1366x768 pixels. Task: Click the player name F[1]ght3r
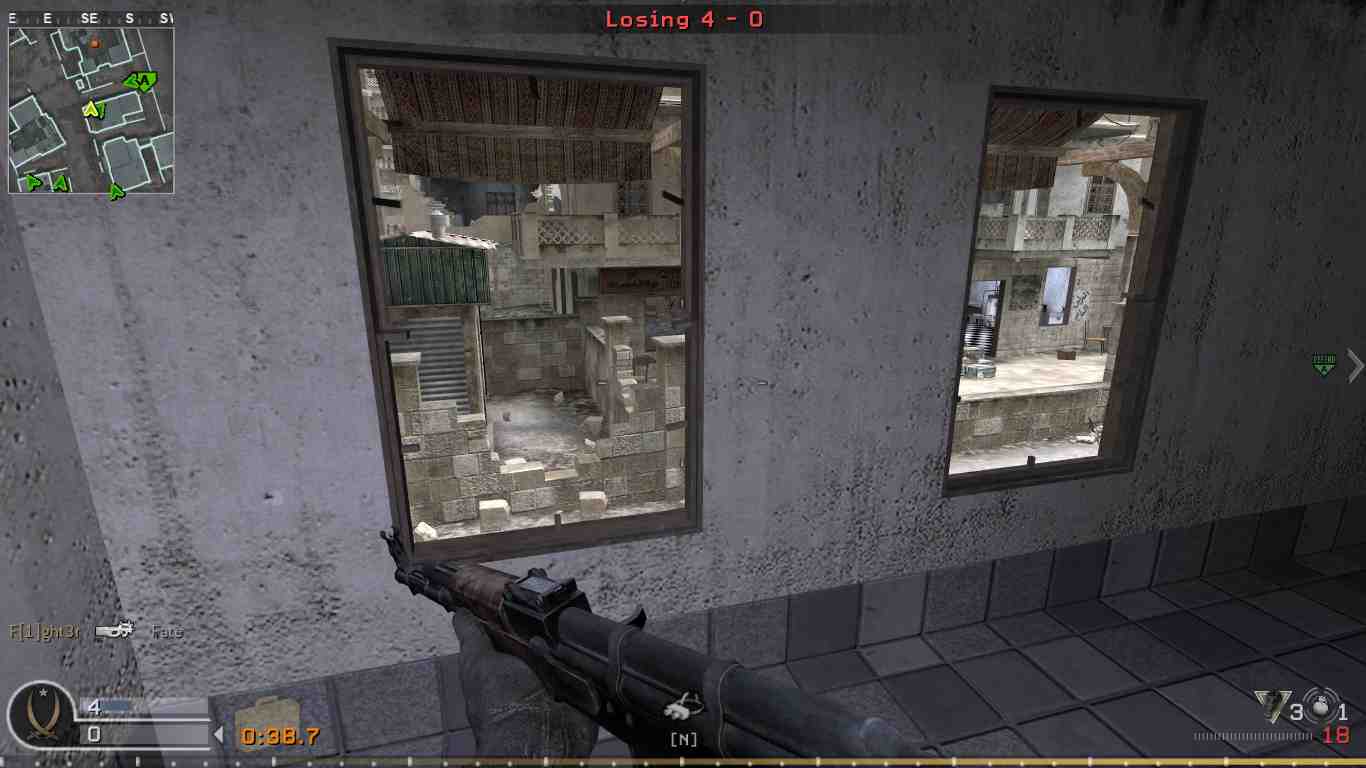44,632
